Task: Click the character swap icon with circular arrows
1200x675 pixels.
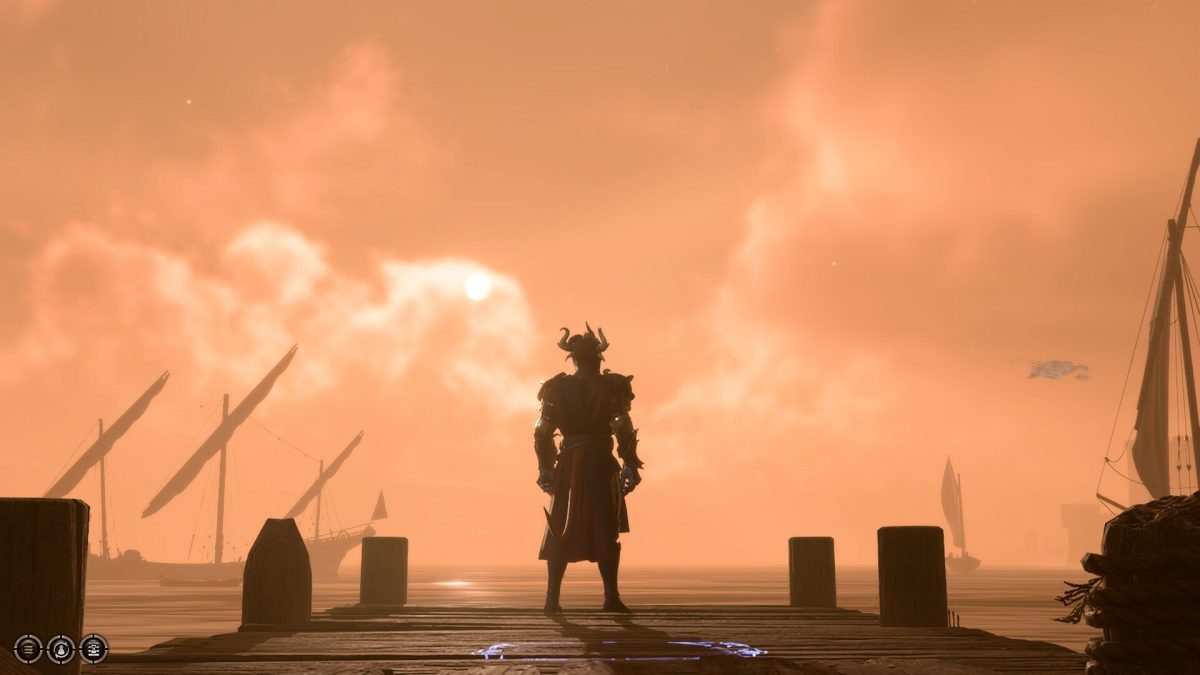Action: (x=61, y=649)
